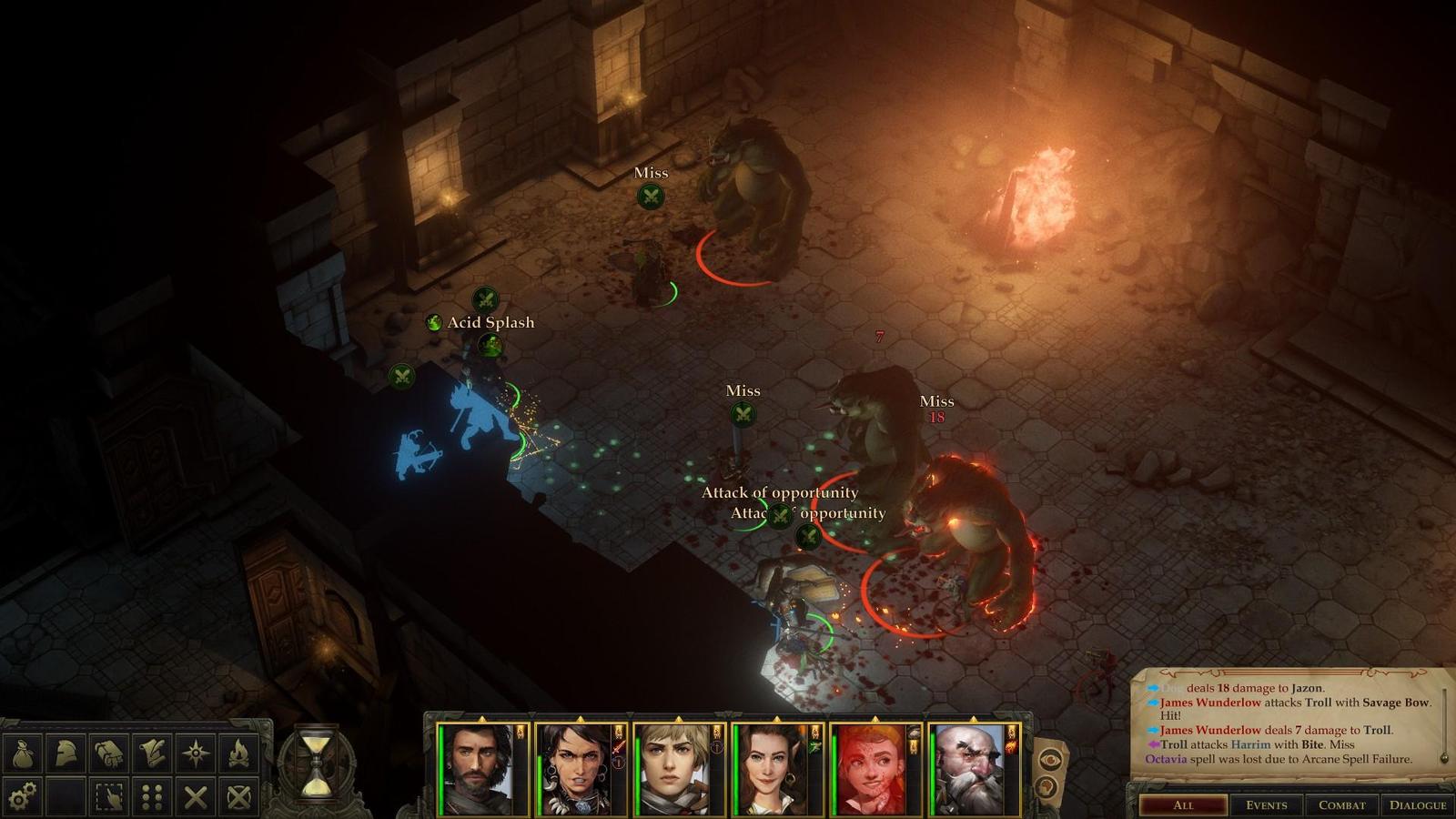
Task: Click the plain X hold/stop icon
Action: tap(196, 797)
